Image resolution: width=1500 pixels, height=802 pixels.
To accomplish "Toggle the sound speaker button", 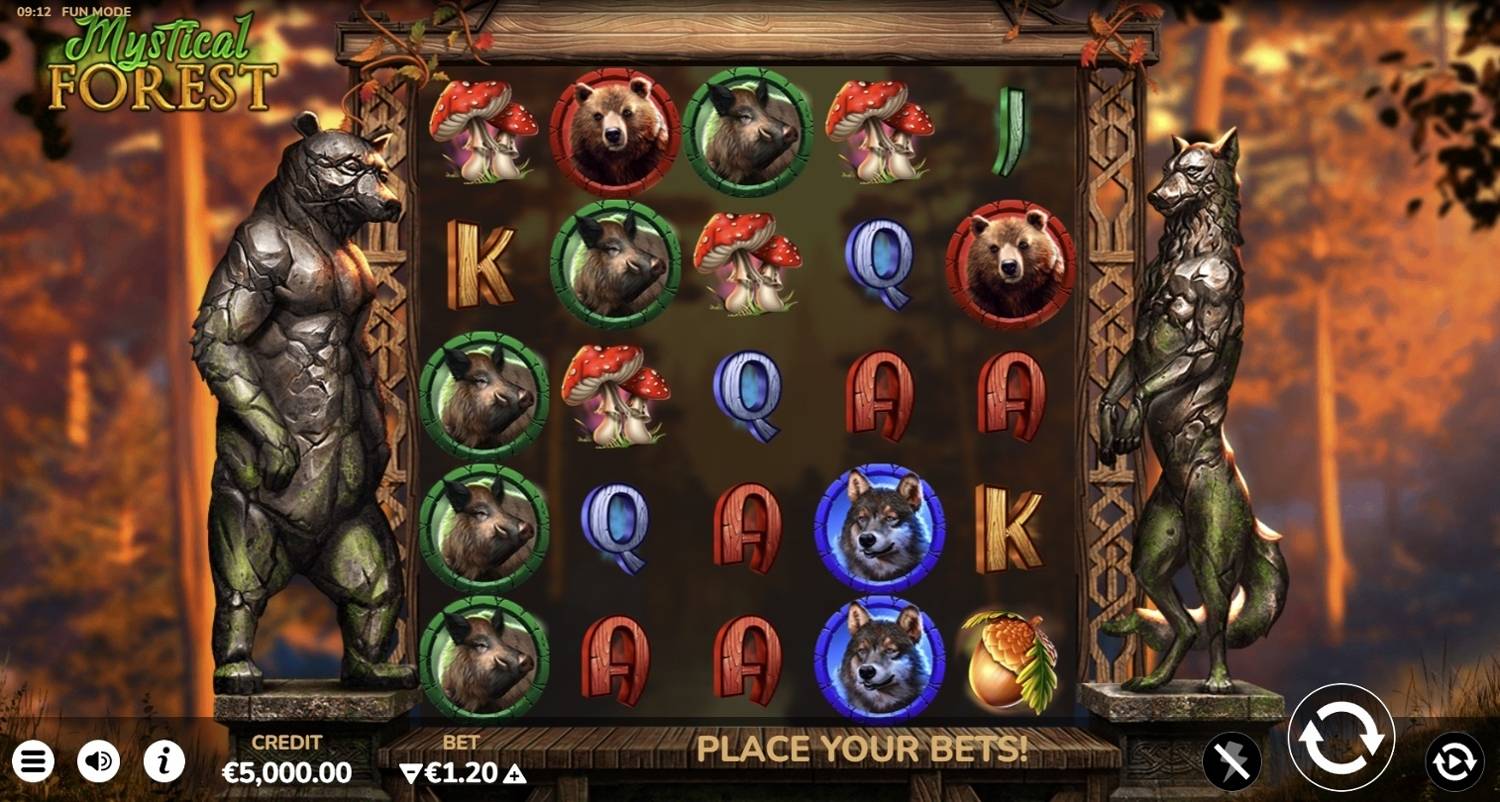I will click(98, 762).
